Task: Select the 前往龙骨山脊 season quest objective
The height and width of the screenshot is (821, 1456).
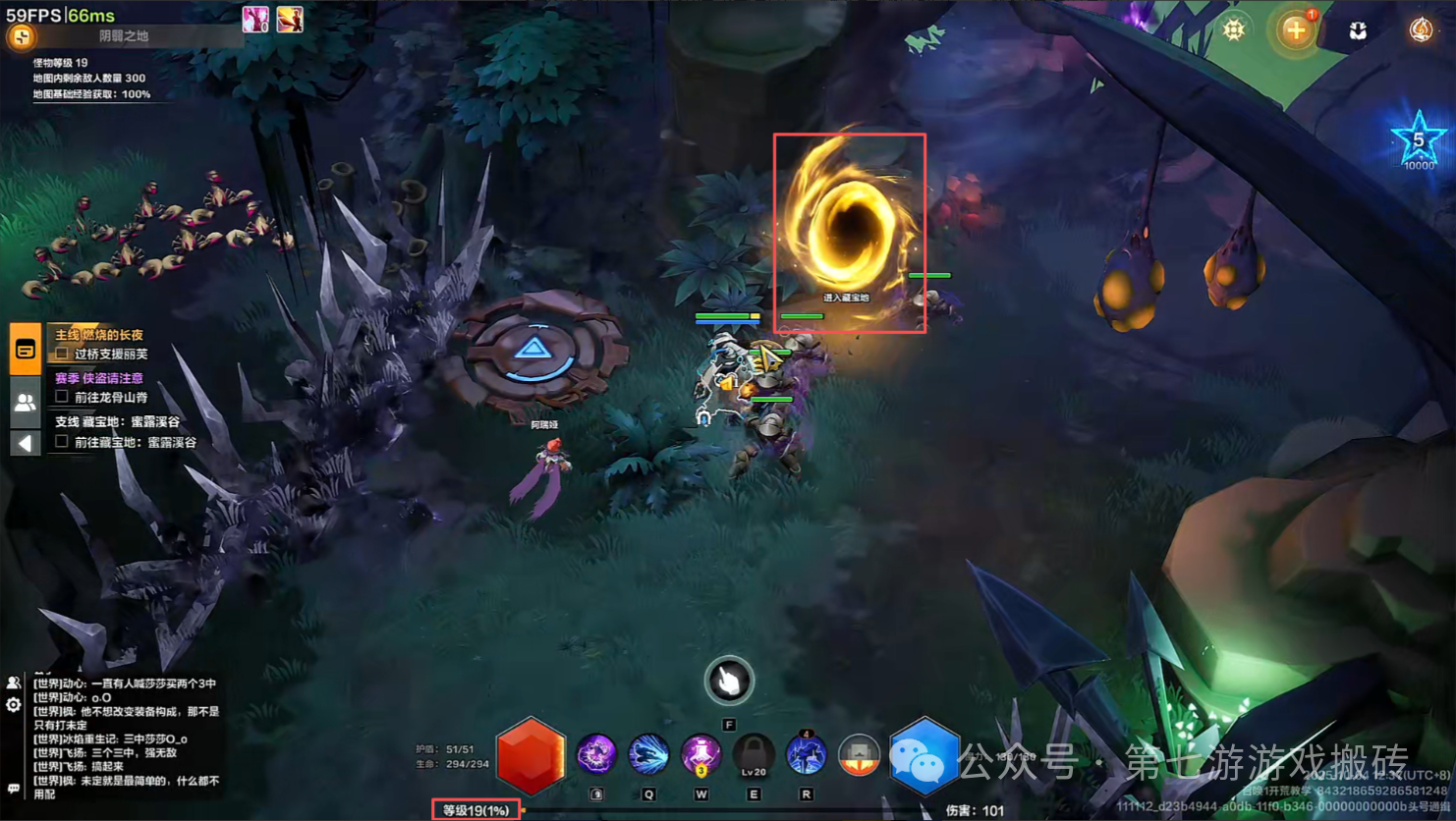Action: coord(111,398)
